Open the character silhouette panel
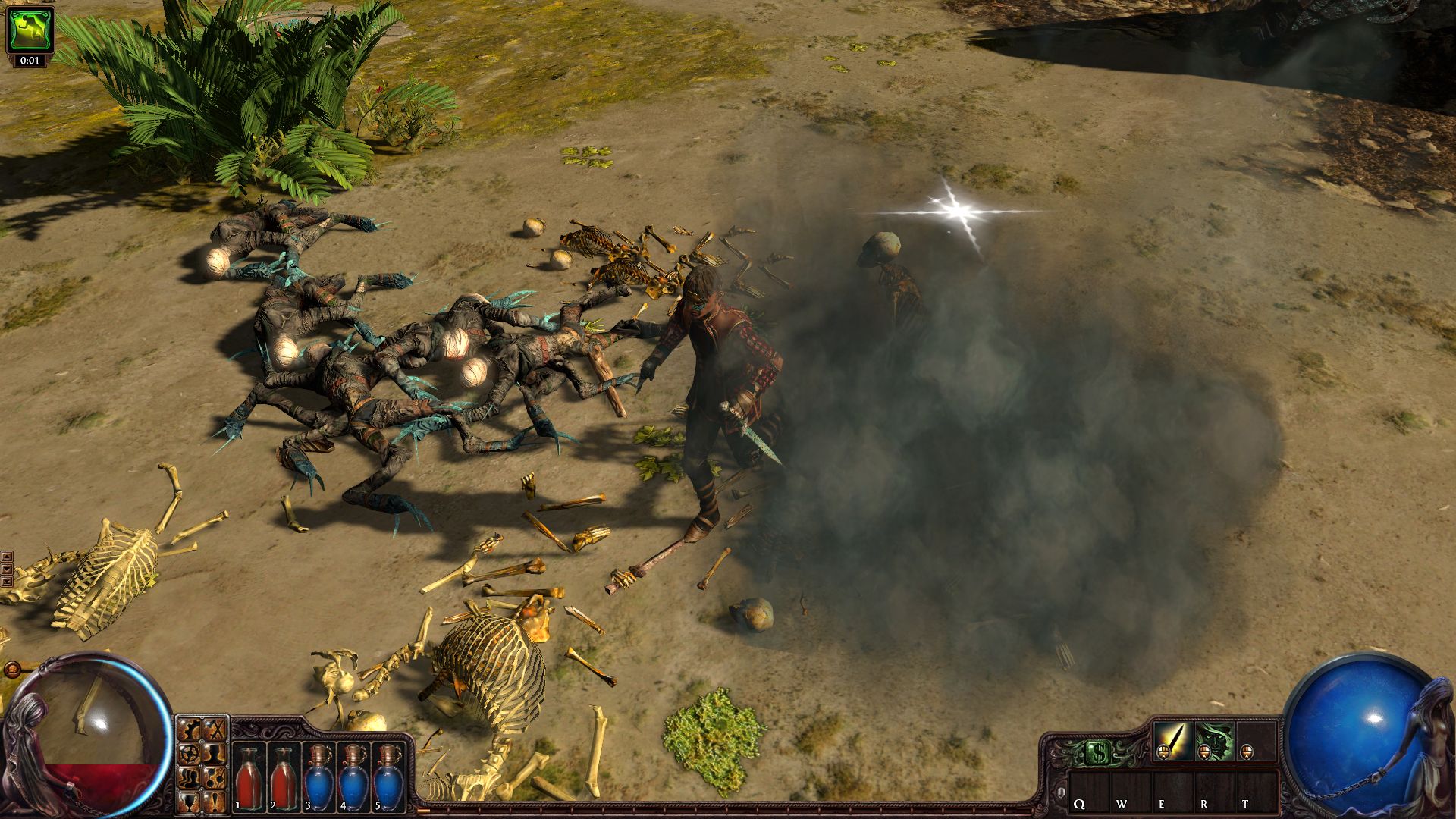Screen dimensions: 1456x819 (x=216, y=755)
